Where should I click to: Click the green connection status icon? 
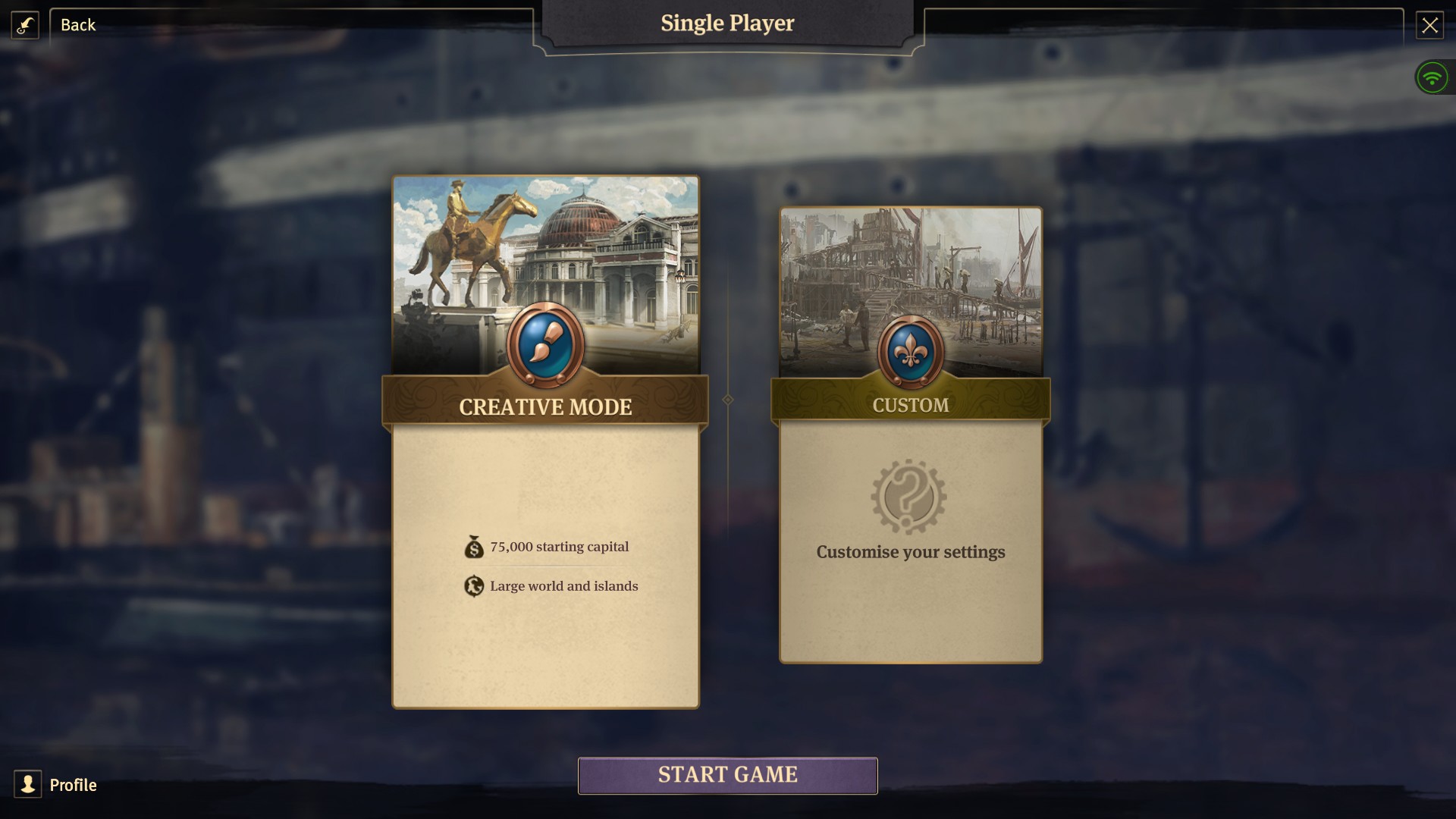tap(1432, 77)
